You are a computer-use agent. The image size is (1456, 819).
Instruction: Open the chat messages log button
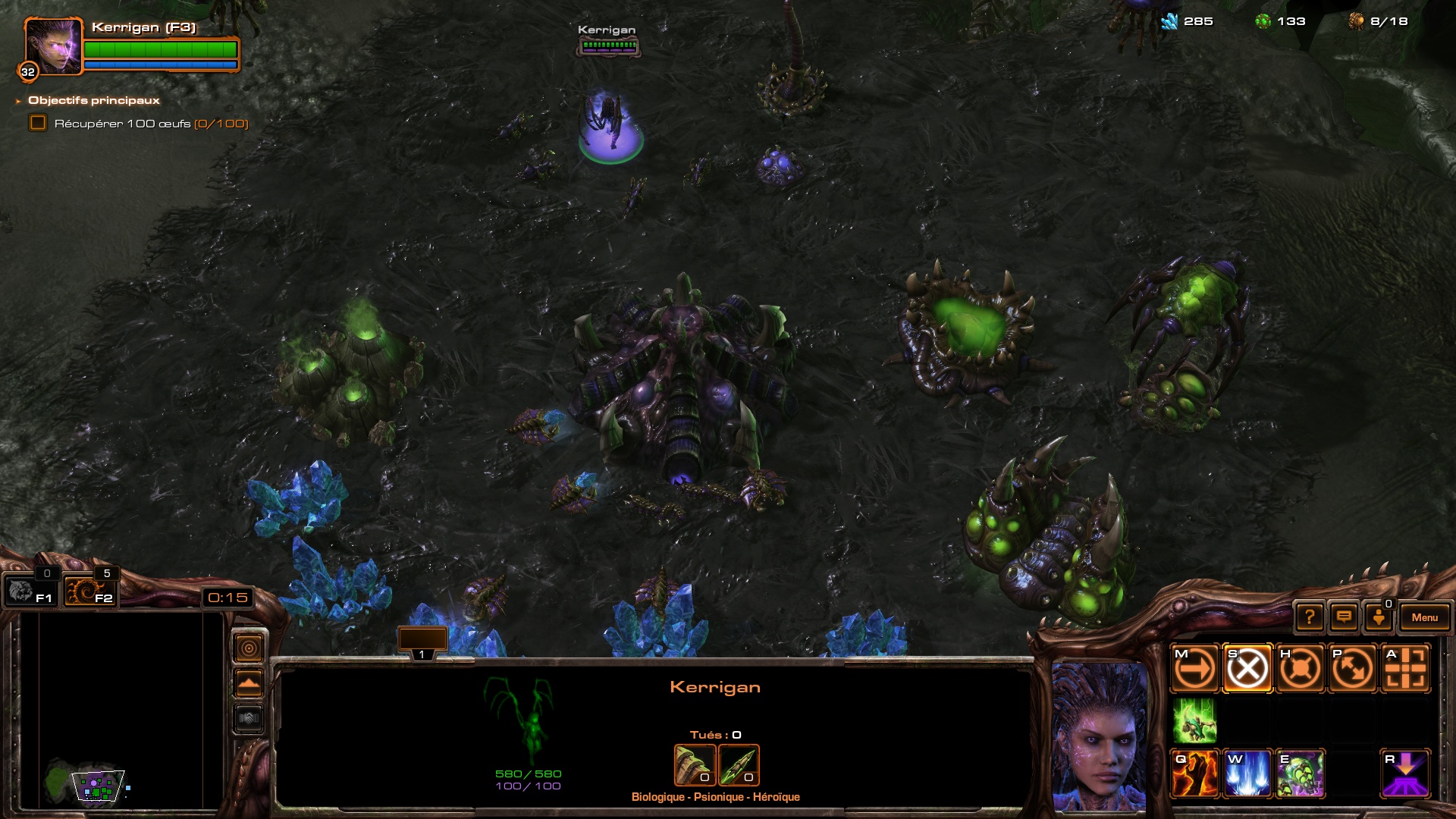click(1344, 617)
